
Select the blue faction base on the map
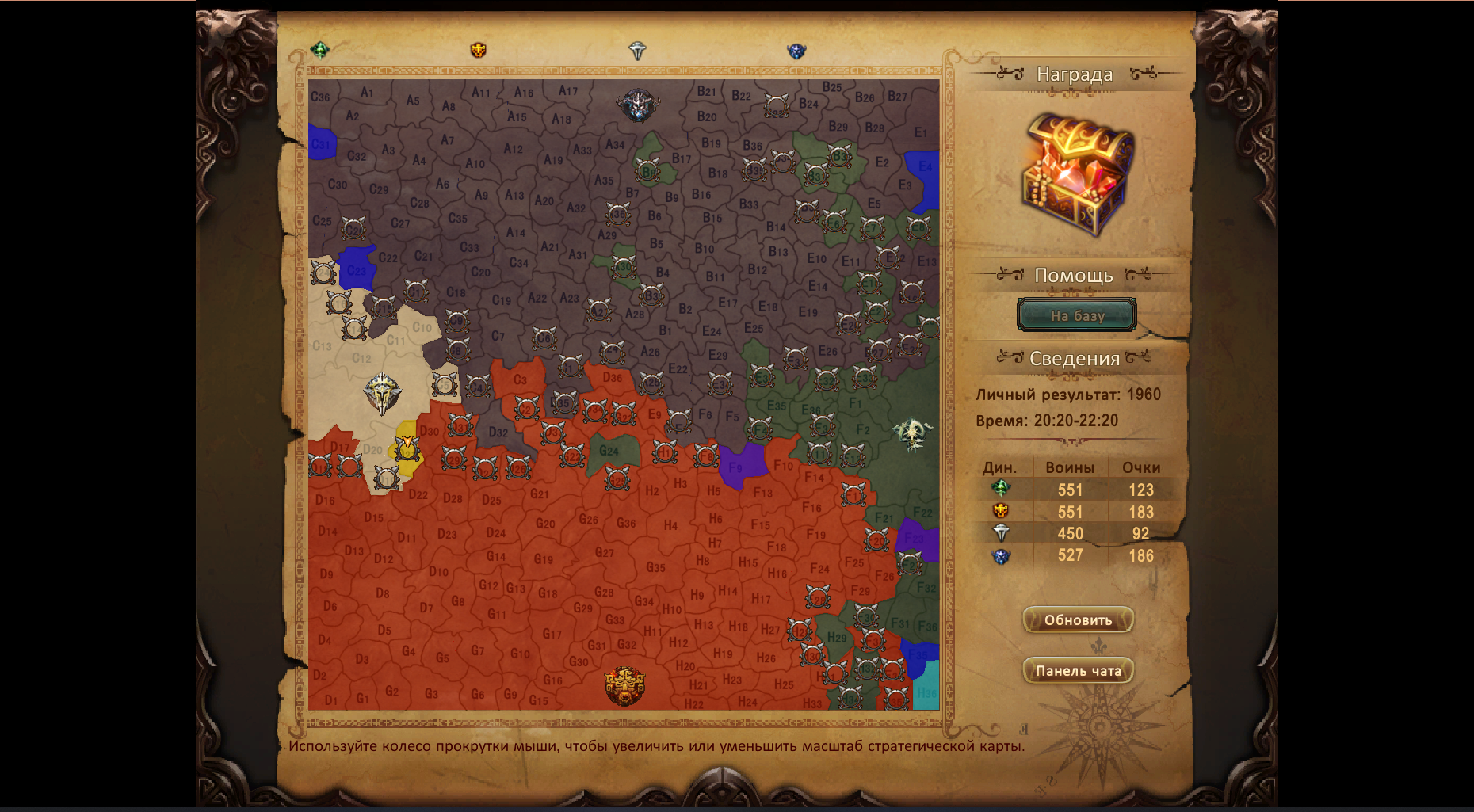[x=637, y=105]
